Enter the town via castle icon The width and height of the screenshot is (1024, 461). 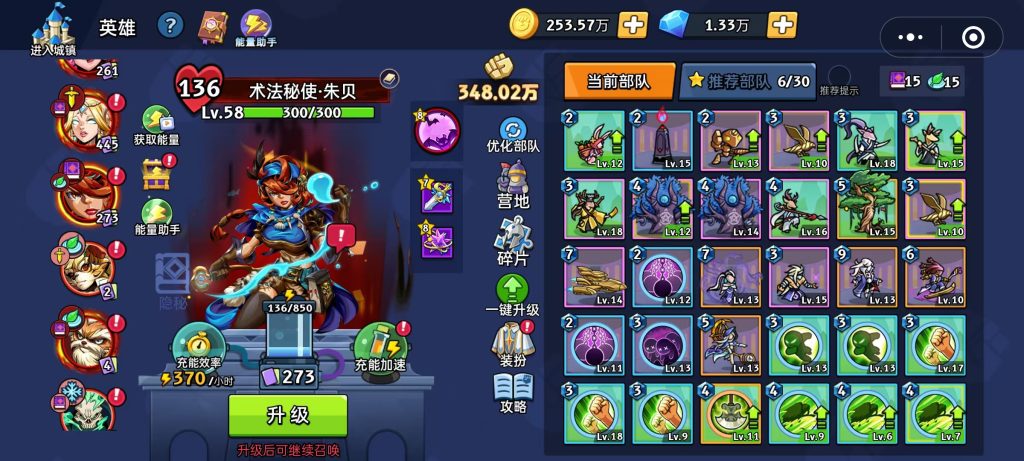pyautogui.click(x=53, y=27)
